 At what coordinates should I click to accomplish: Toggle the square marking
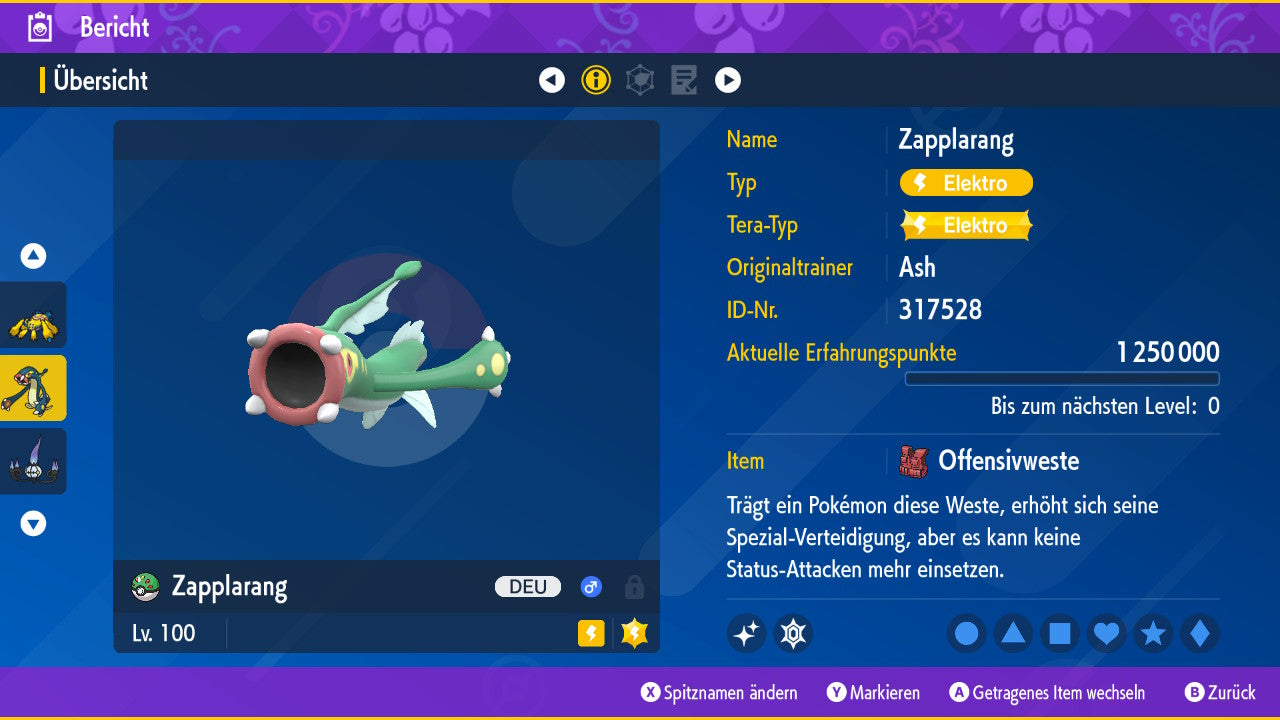pos(1060,633)
